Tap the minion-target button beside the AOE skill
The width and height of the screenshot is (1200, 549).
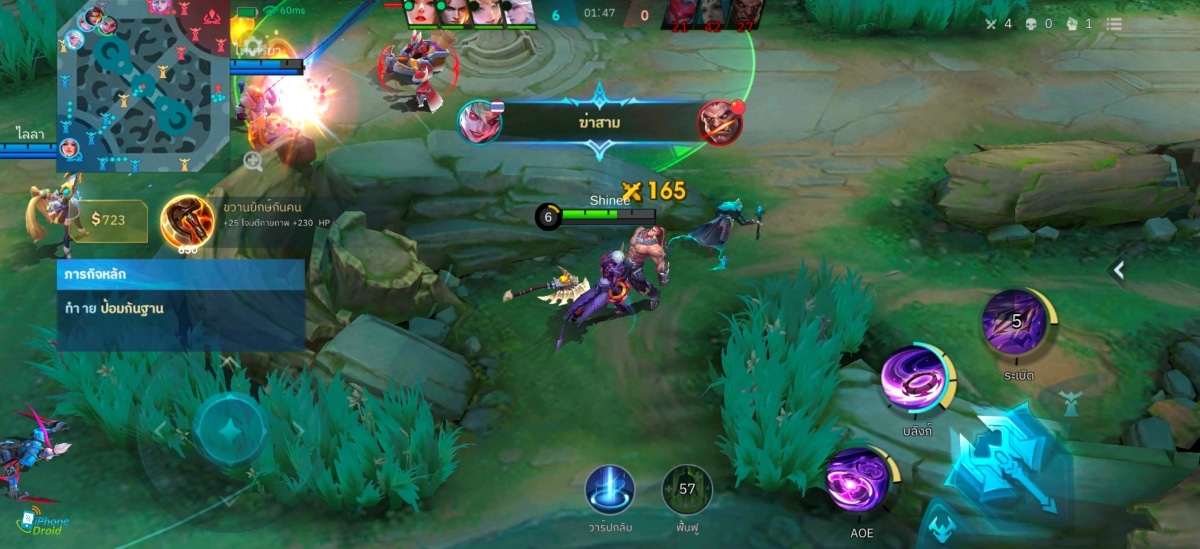[x=940, y=524]
